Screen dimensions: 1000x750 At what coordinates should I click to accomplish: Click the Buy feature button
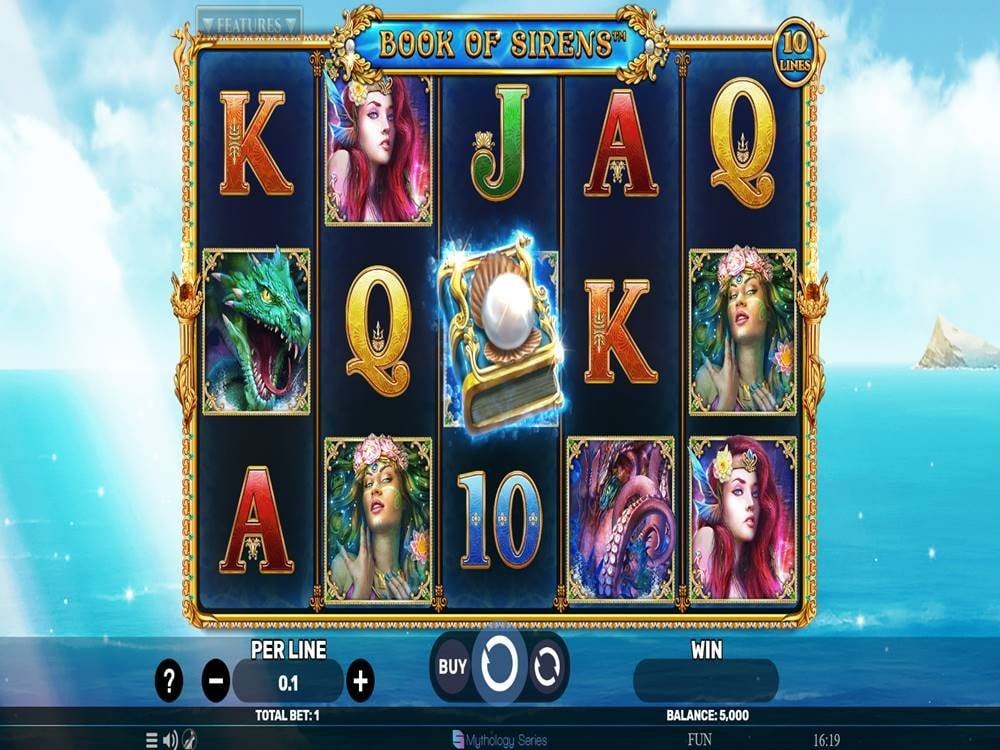click(453, 663)
